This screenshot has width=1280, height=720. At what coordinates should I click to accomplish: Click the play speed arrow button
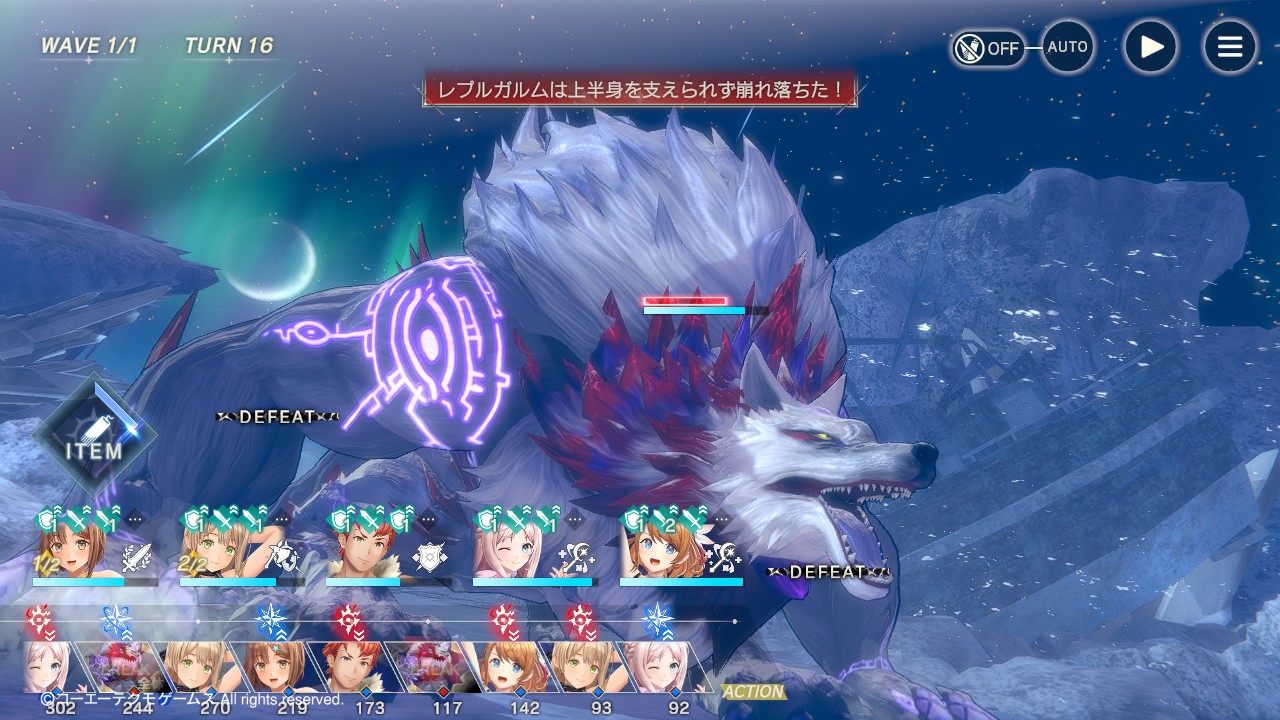click(x=1150, y=47)
